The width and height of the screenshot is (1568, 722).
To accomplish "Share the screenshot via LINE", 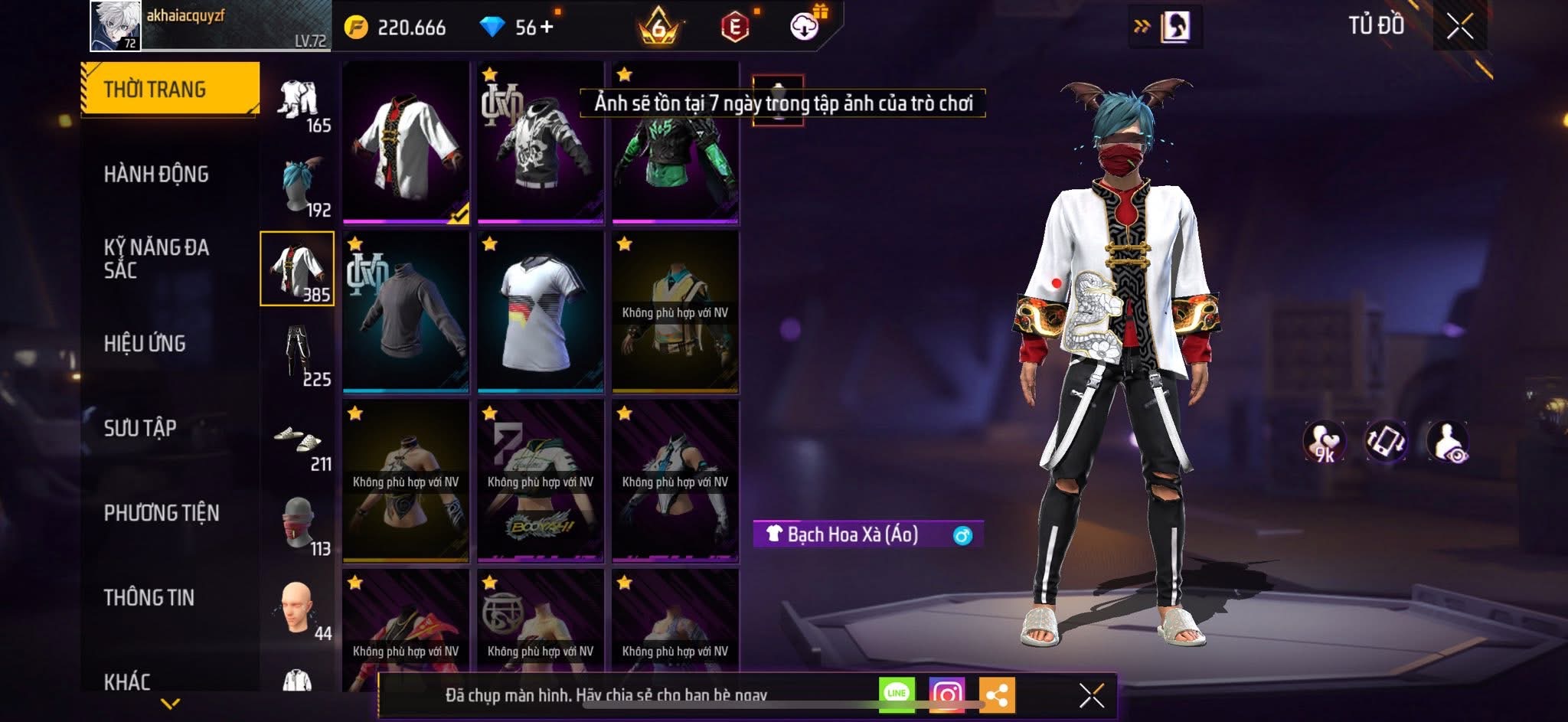I will coord(897,694).
